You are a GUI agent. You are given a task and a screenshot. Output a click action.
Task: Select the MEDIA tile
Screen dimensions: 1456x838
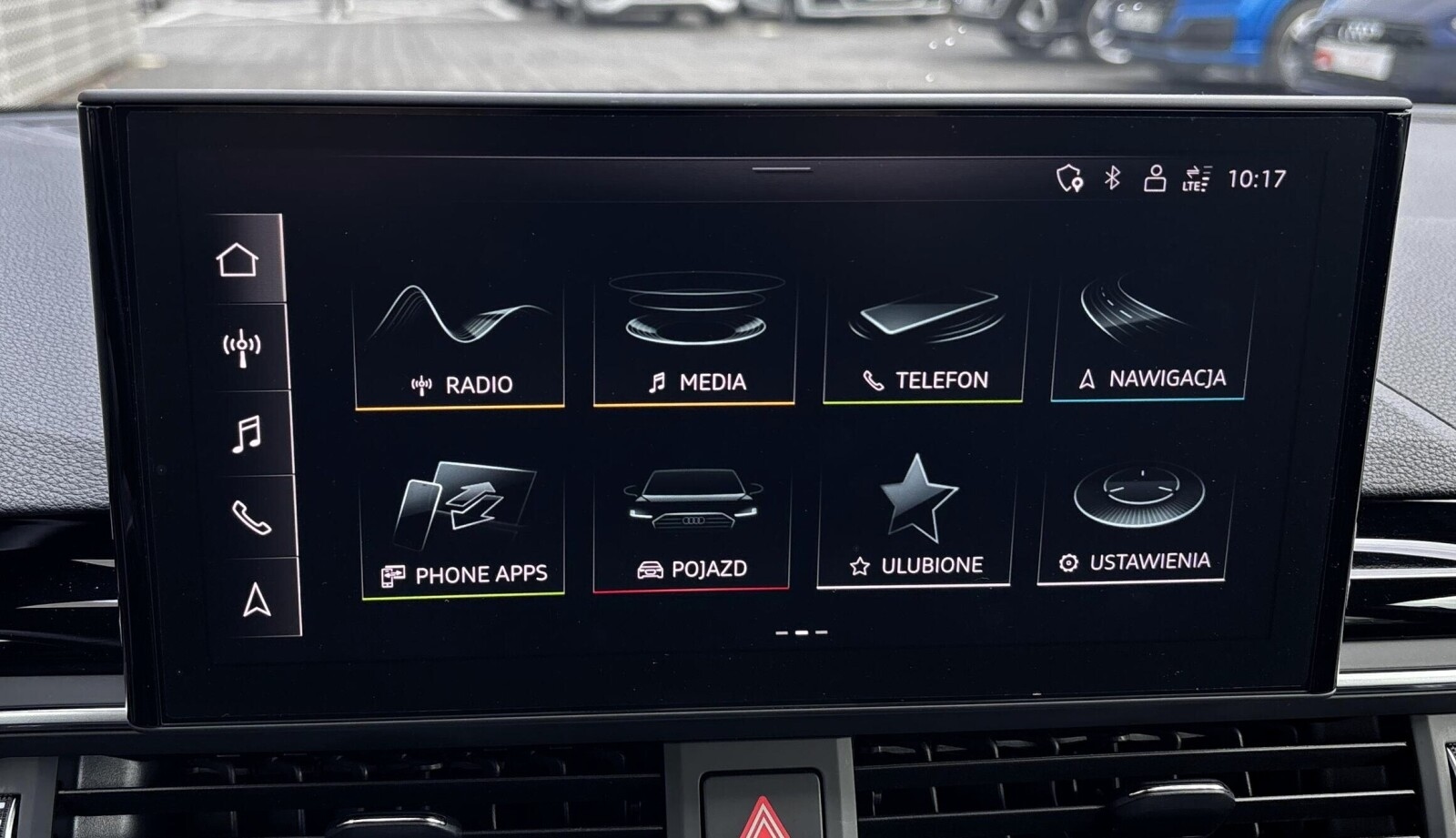(x=694, y=339)
